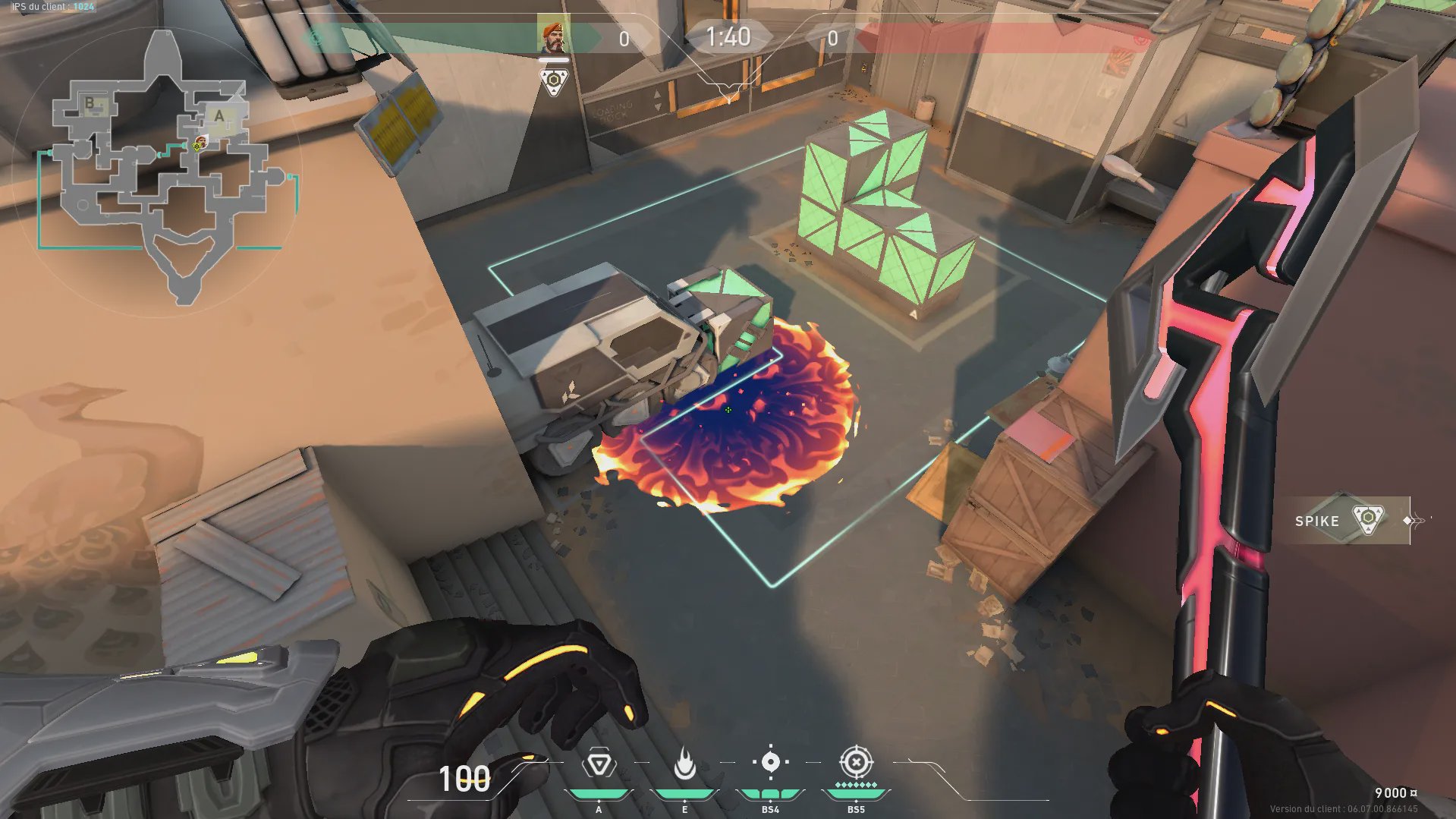Click the spike carrier icon under the portrait
Image resolution: width=1456 pixels, height=819 pixels.
tap(554, 80)
